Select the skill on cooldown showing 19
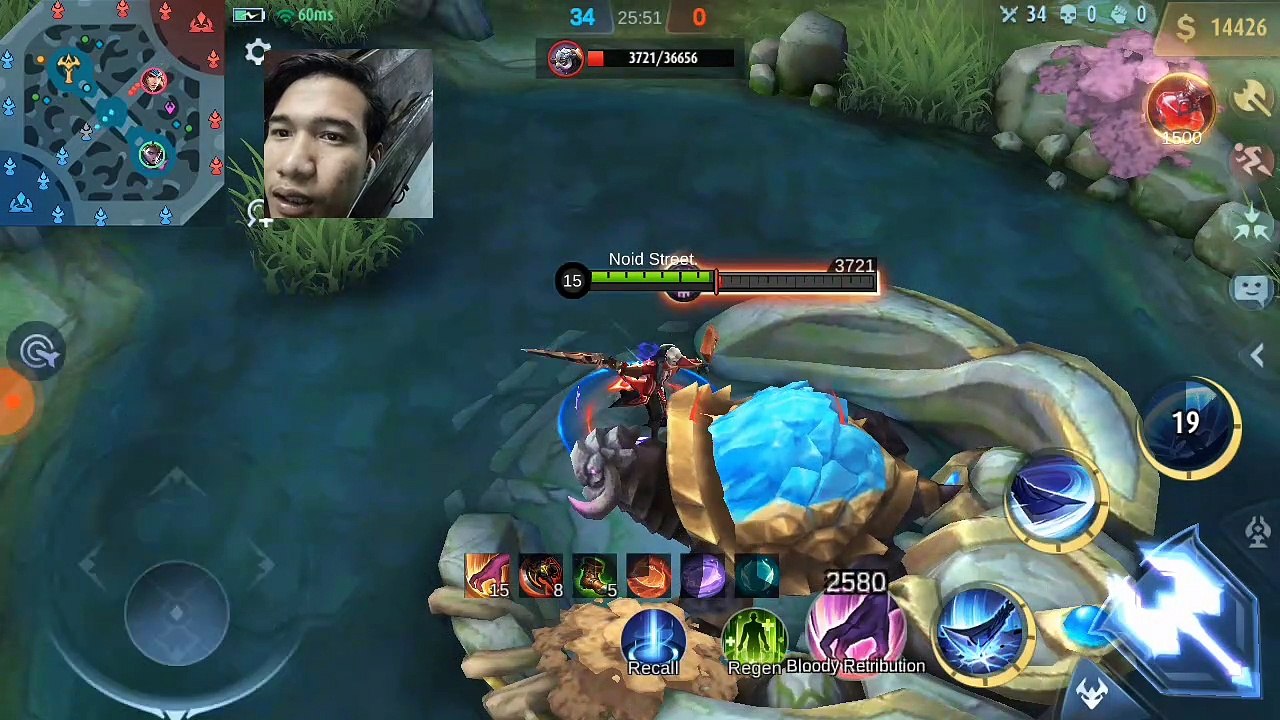Viewport: 1280px width, 720px height. (x=1188, y=424)
